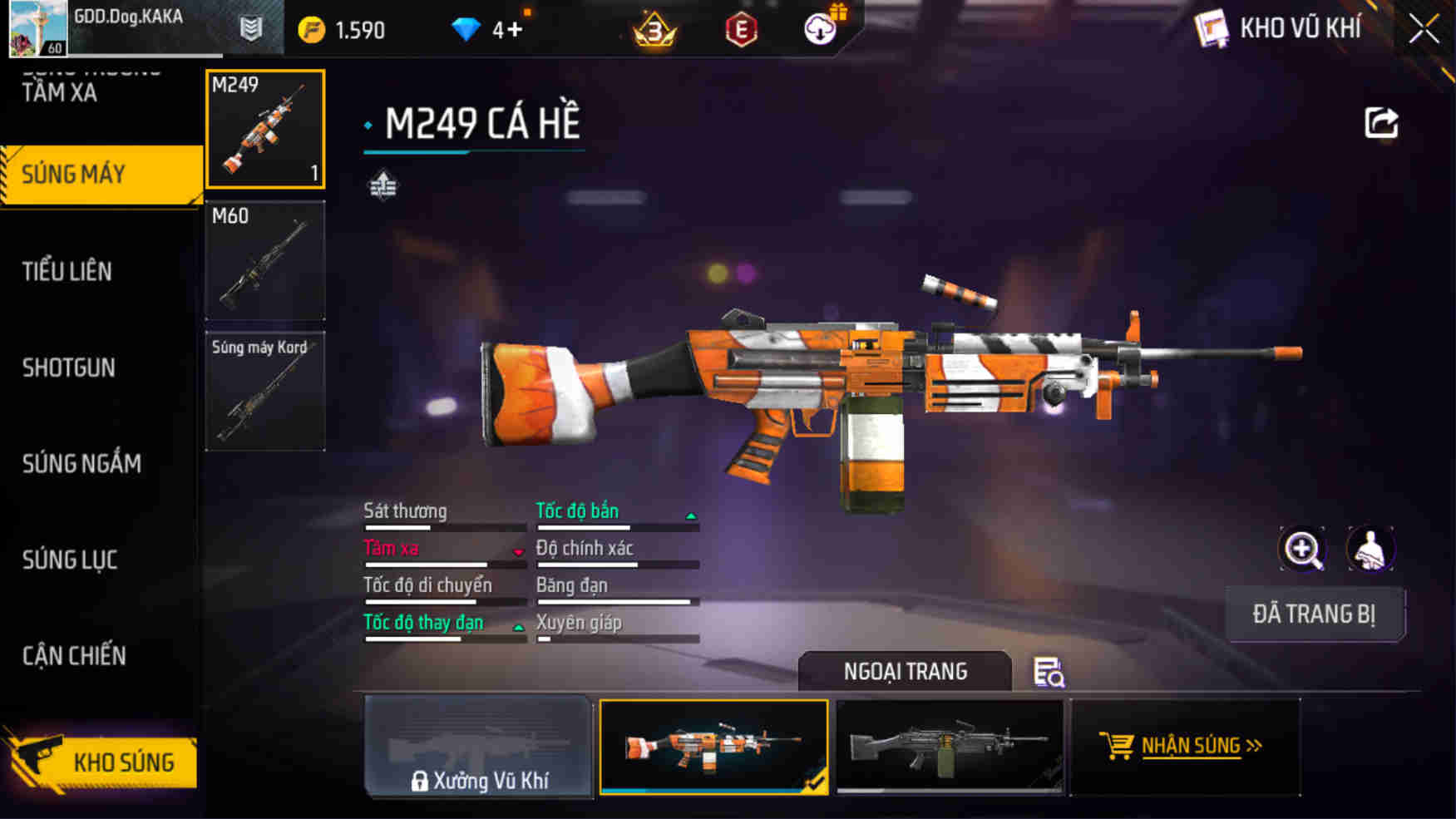Select Súng Ngắm in the sidebar

pos(83,464)
